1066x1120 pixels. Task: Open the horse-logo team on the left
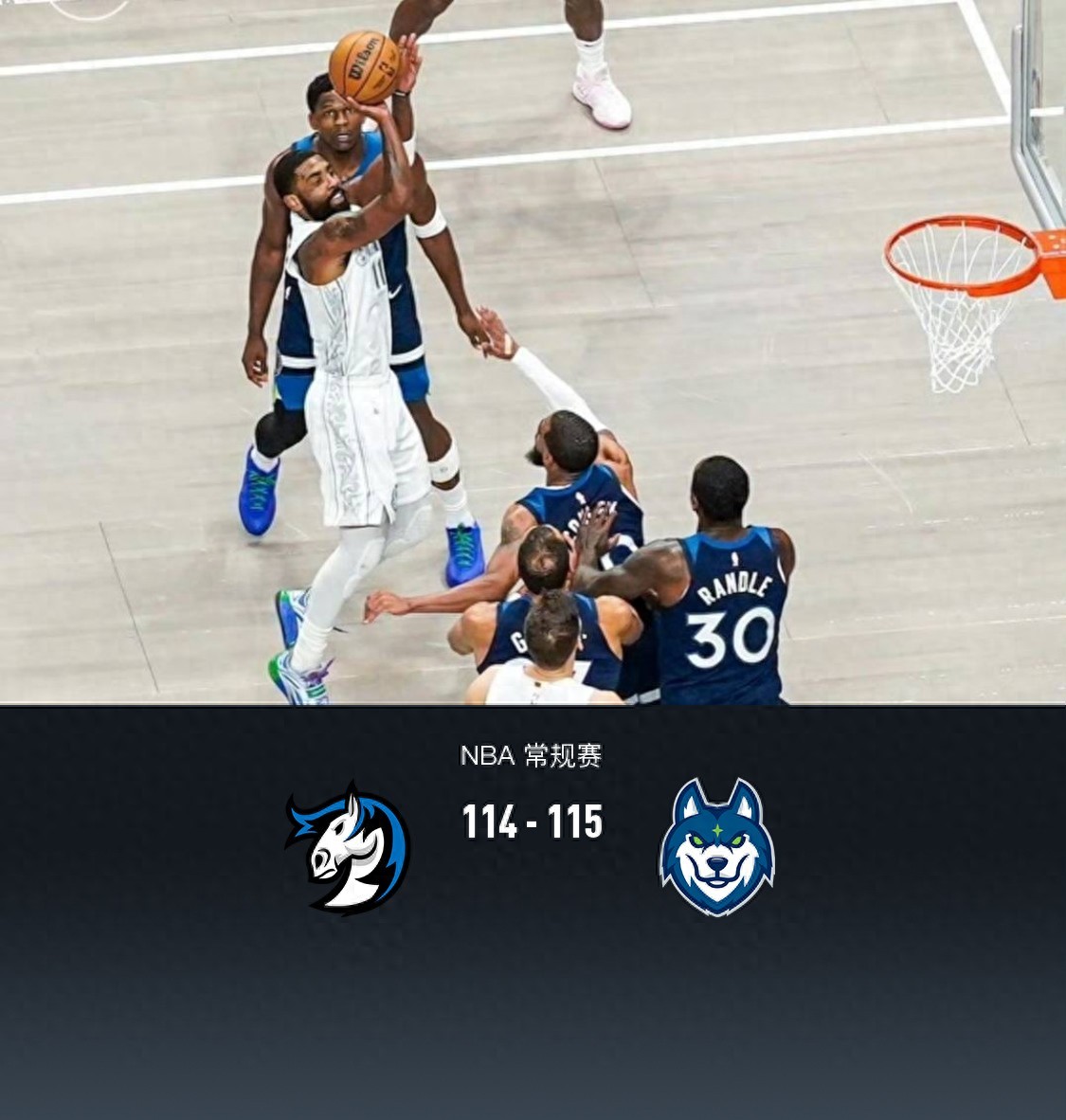click(x=347, y=847)
